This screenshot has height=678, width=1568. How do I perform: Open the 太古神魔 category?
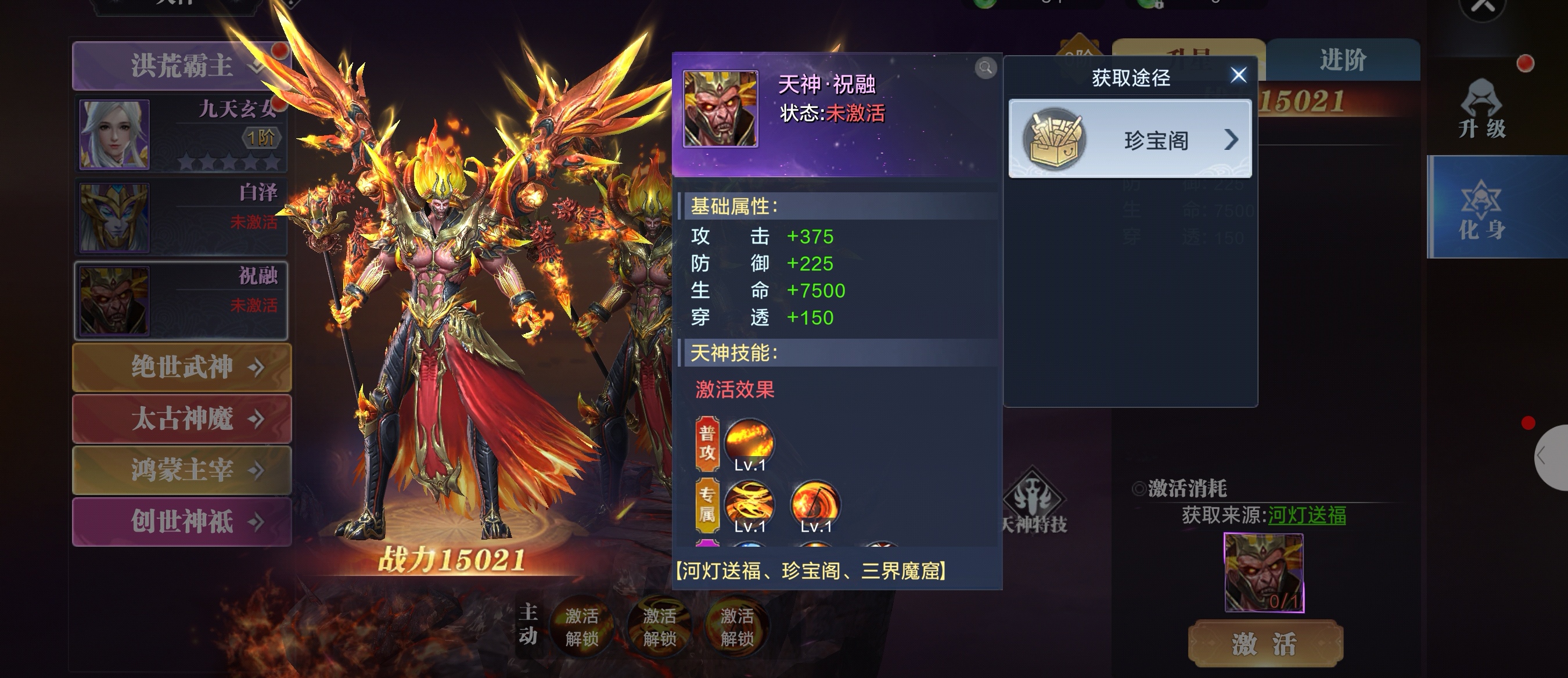182,419
